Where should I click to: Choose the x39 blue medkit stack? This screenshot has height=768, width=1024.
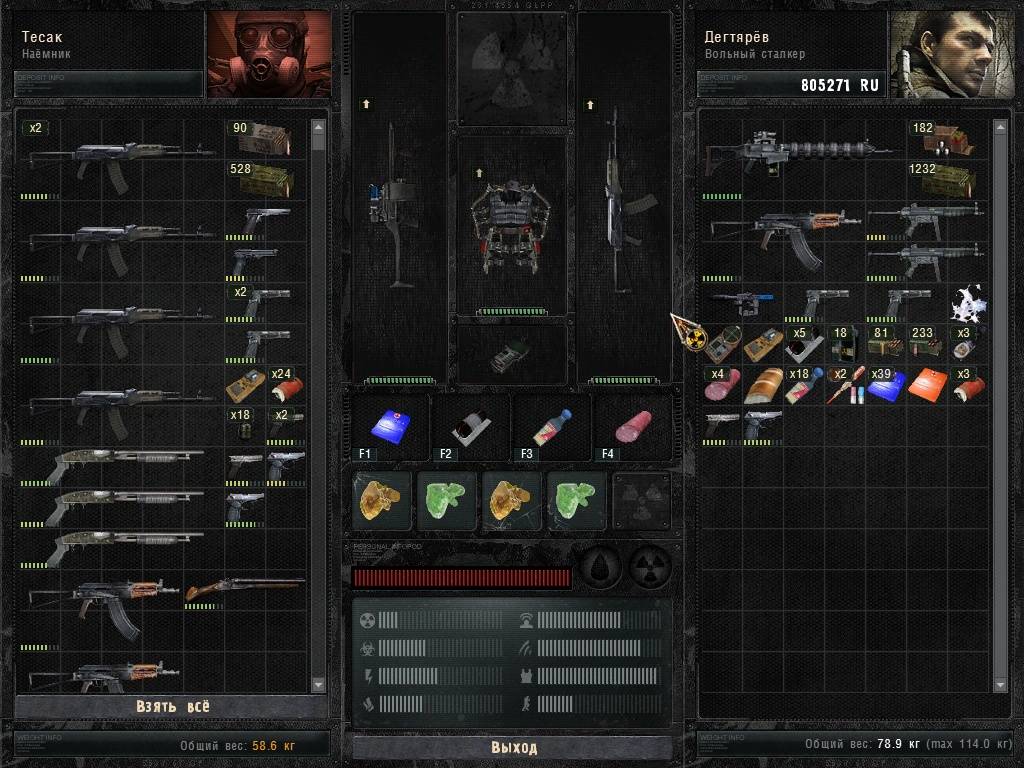886,385
